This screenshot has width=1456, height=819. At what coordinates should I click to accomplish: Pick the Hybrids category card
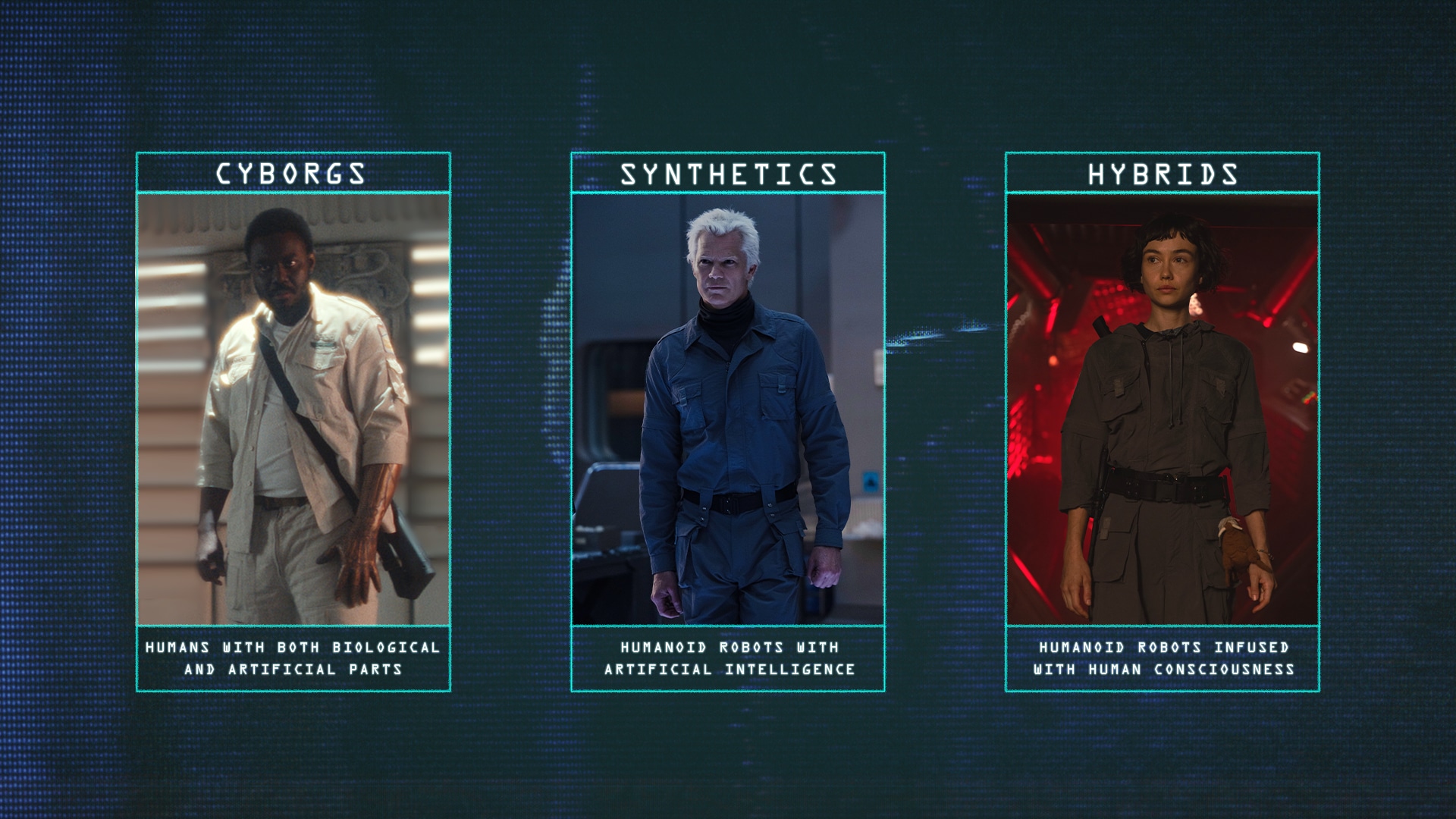pos(1162,422)
